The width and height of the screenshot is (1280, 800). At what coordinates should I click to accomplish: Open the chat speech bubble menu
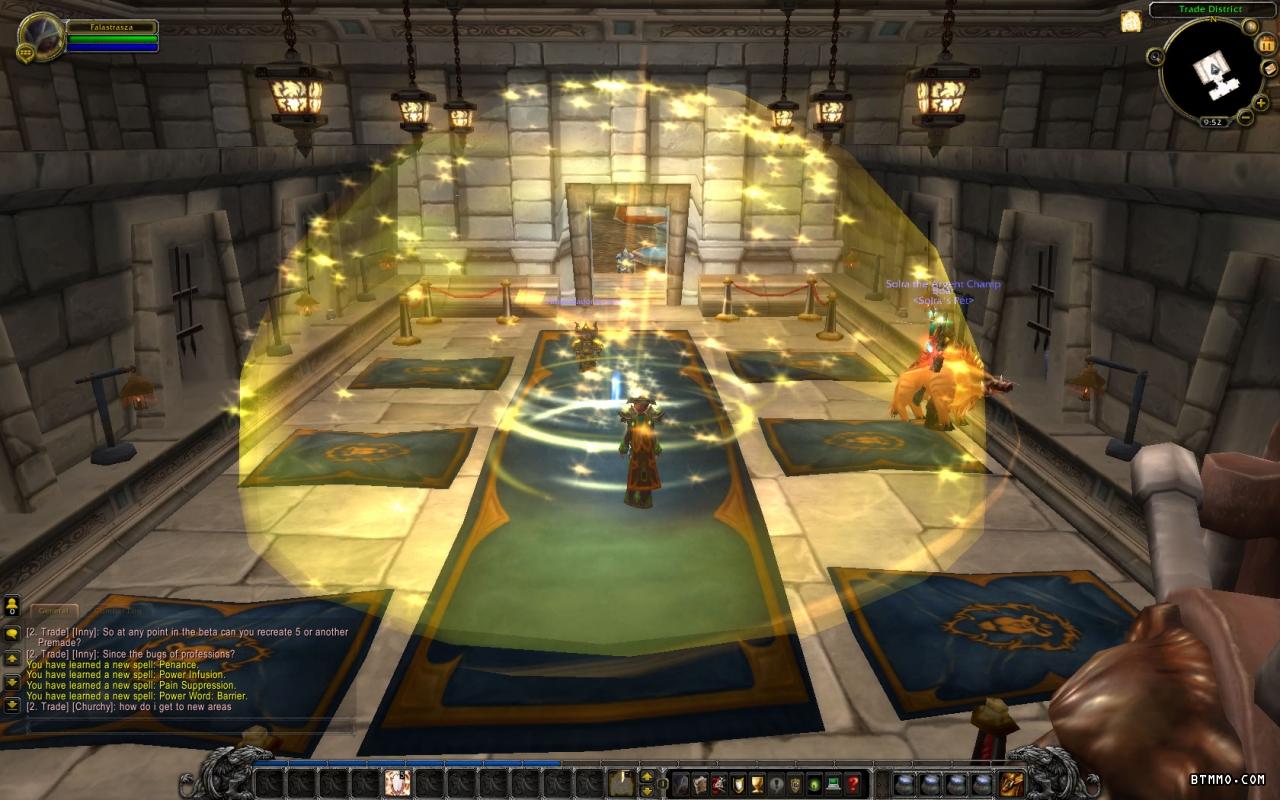12,634
